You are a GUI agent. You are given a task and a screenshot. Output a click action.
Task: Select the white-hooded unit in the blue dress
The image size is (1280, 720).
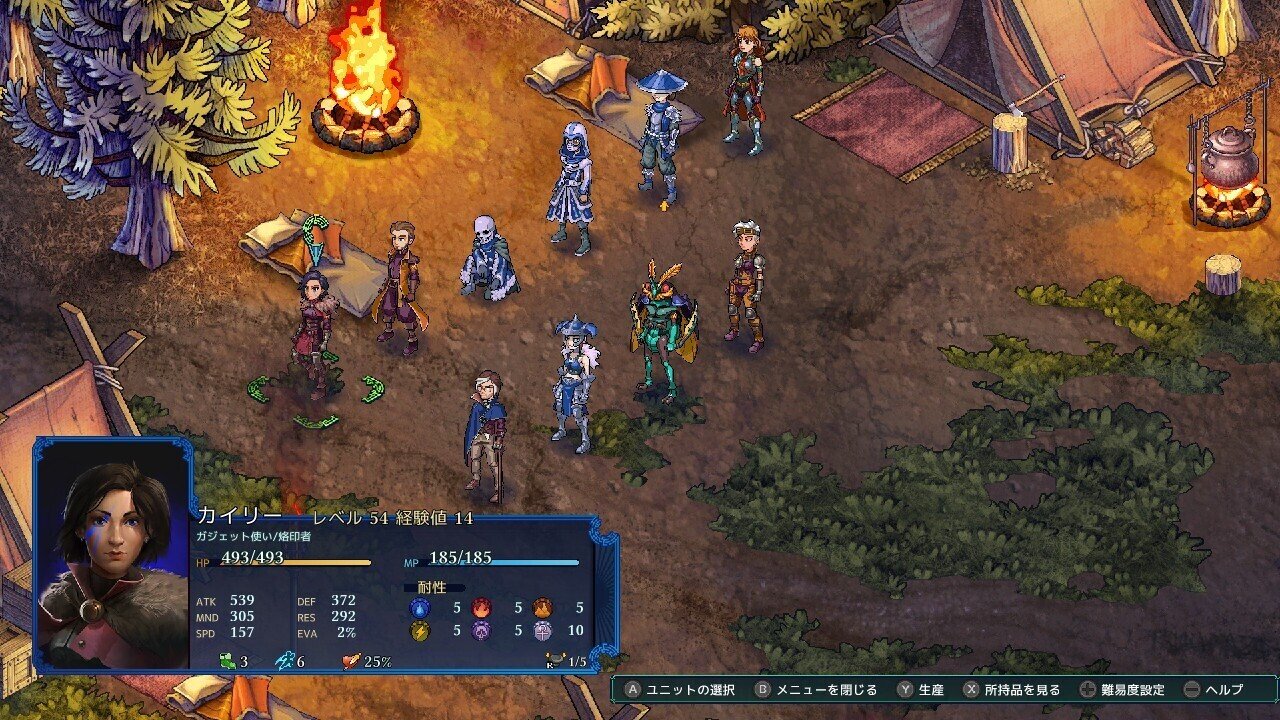tap(571, 186)
